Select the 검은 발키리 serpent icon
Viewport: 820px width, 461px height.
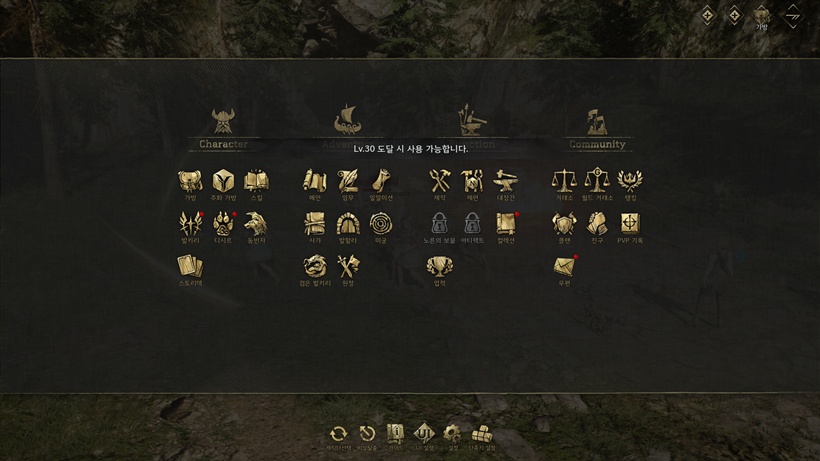pyautogui.click(x=314, y=267)
